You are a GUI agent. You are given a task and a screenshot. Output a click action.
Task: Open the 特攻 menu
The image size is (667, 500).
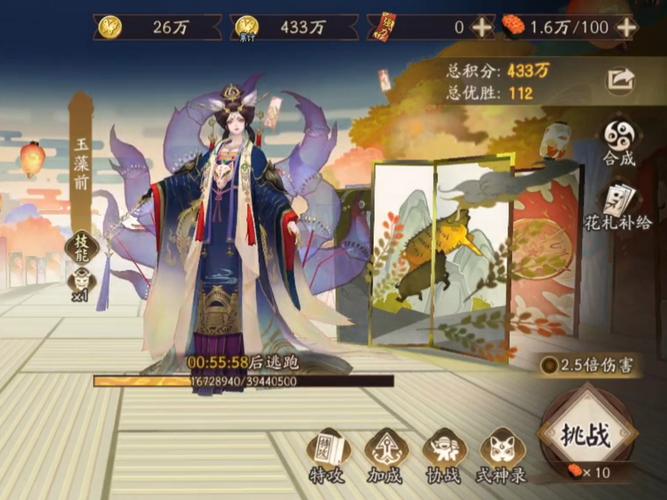[326, 455]
